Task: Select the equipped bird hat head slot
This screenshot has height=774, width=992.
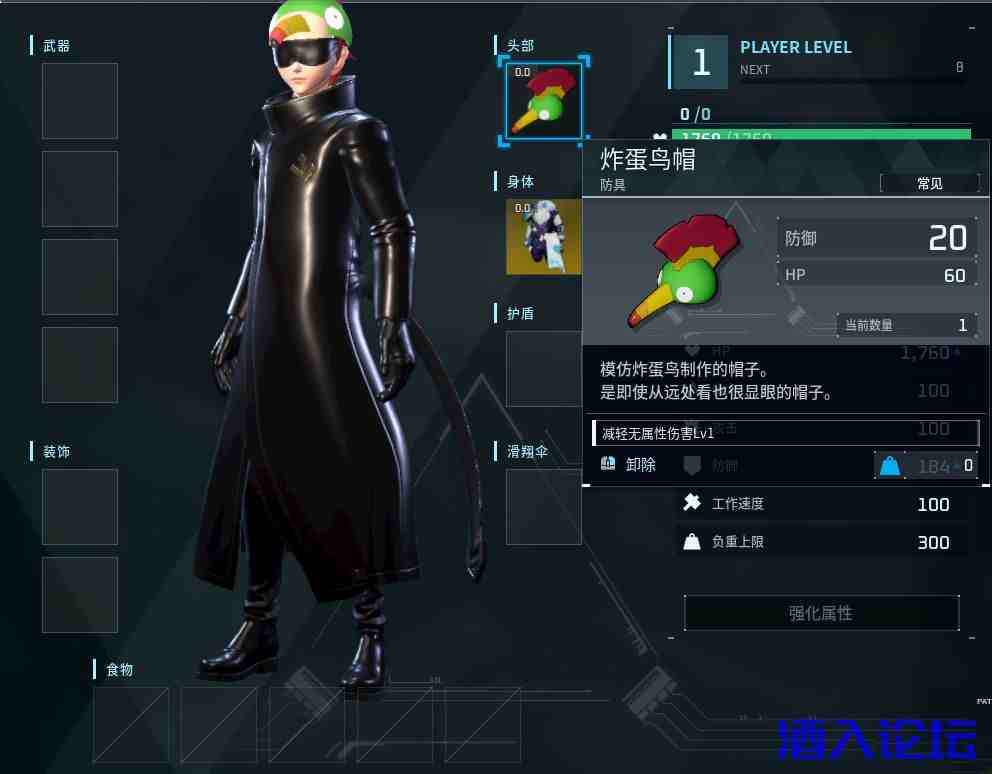Action: (543, 100)
